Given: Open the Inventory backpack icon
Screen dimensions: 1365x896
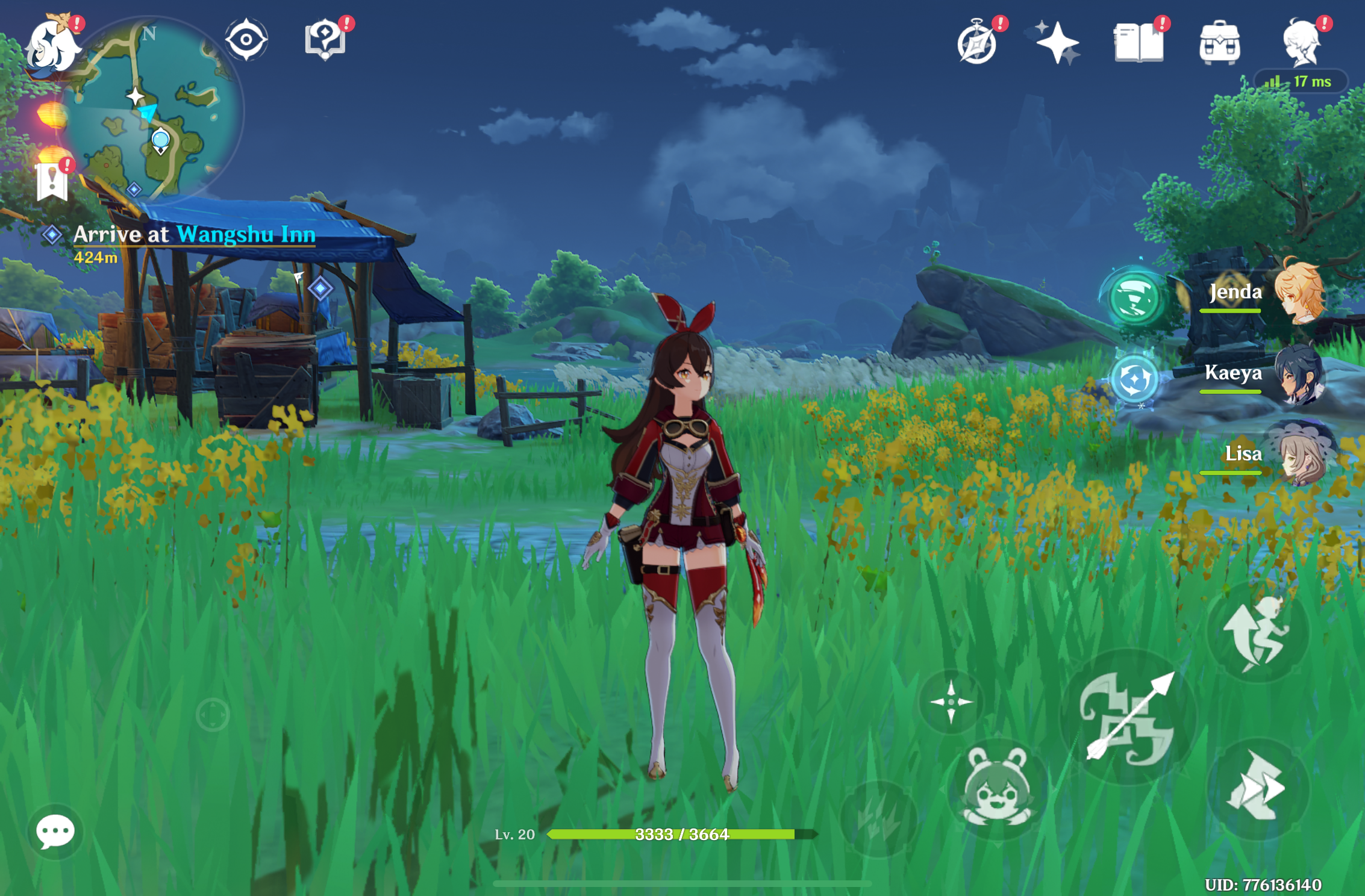Looking at the screenshot, I should pos(1220,41).
